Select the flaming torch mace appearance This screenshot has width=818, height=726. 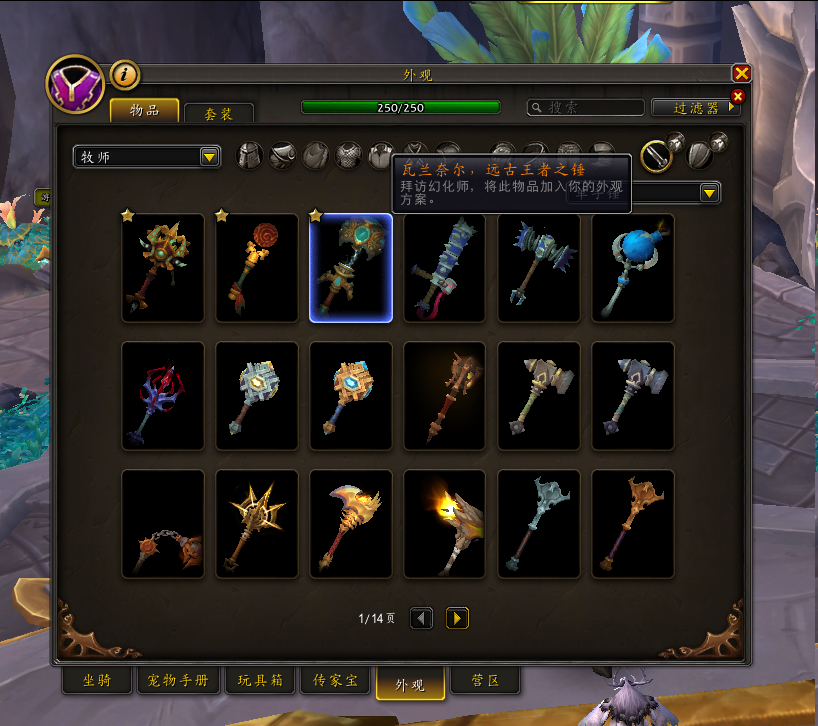tap(445, 524)
